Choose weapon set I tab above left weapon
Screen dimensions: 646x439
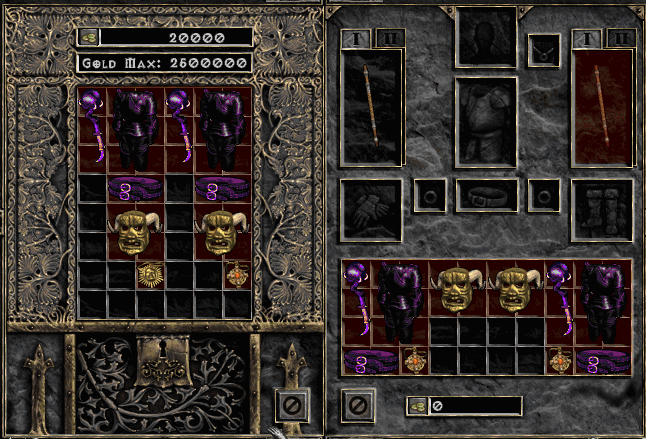tap(356, 39)
